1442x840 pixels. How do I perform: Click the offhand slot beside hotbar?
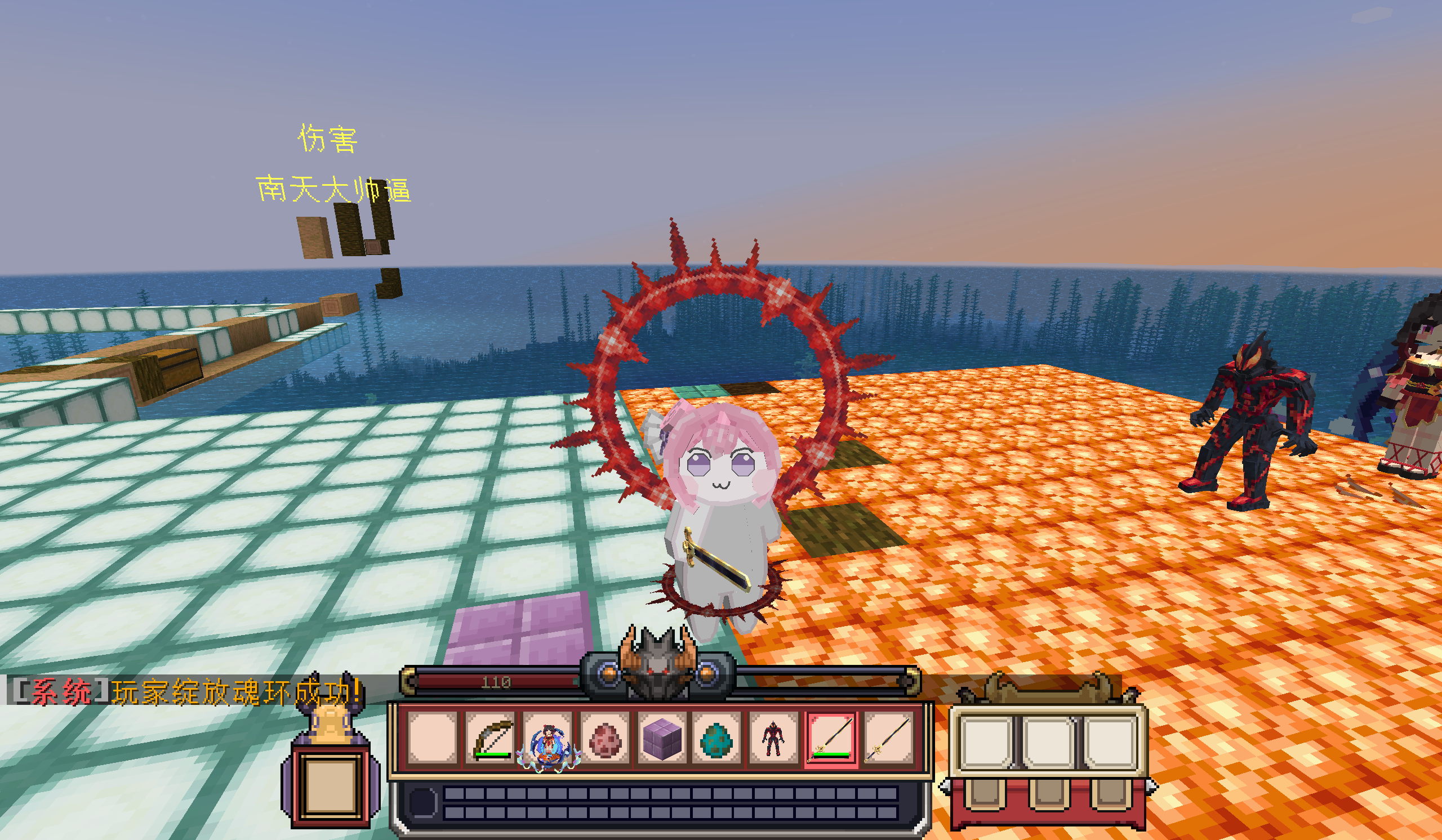(x=331, y=782)
